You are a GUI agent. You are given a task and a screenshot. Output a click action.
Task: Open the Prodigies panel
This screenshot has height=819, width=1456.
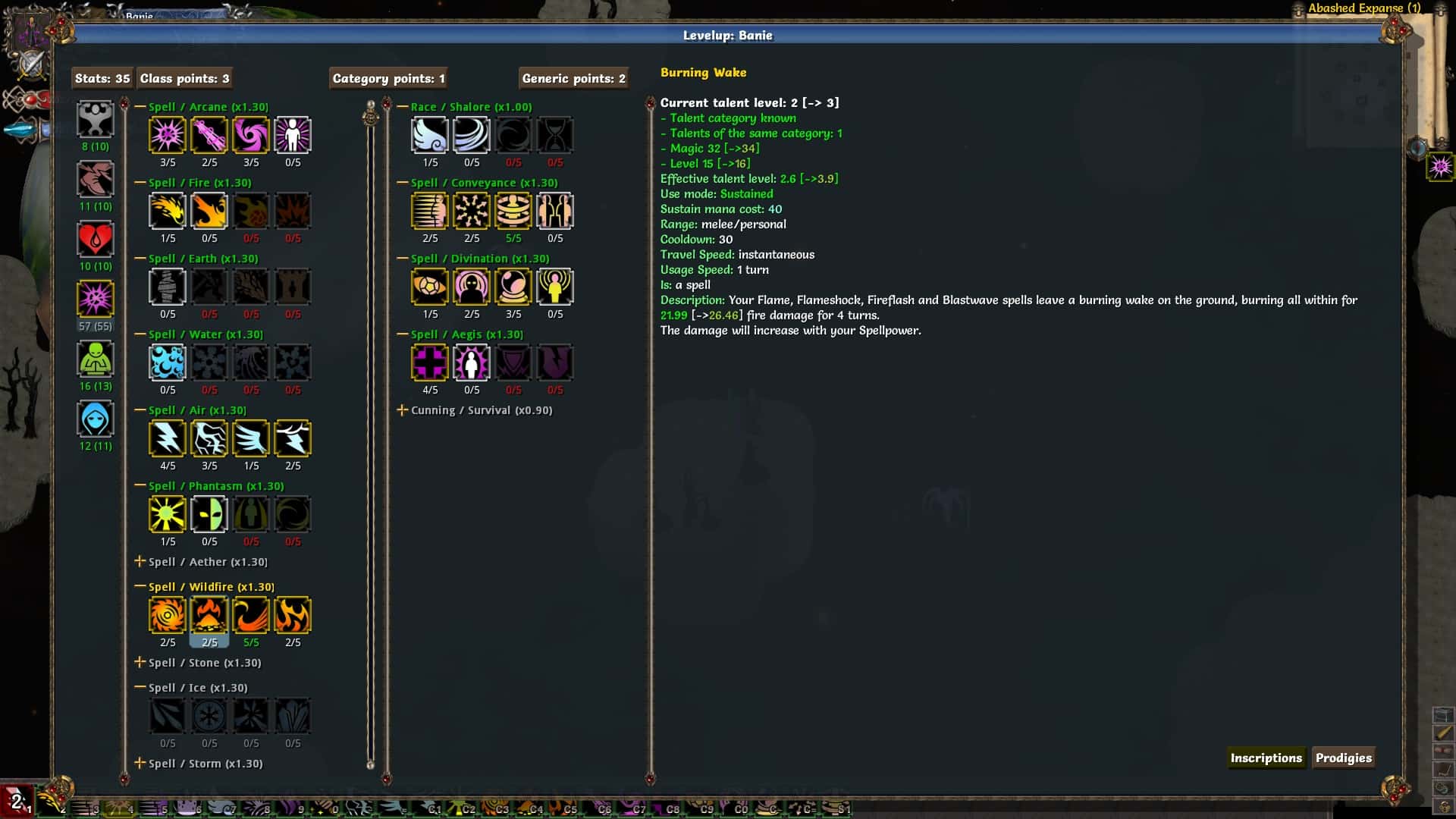pos(1344,758)
